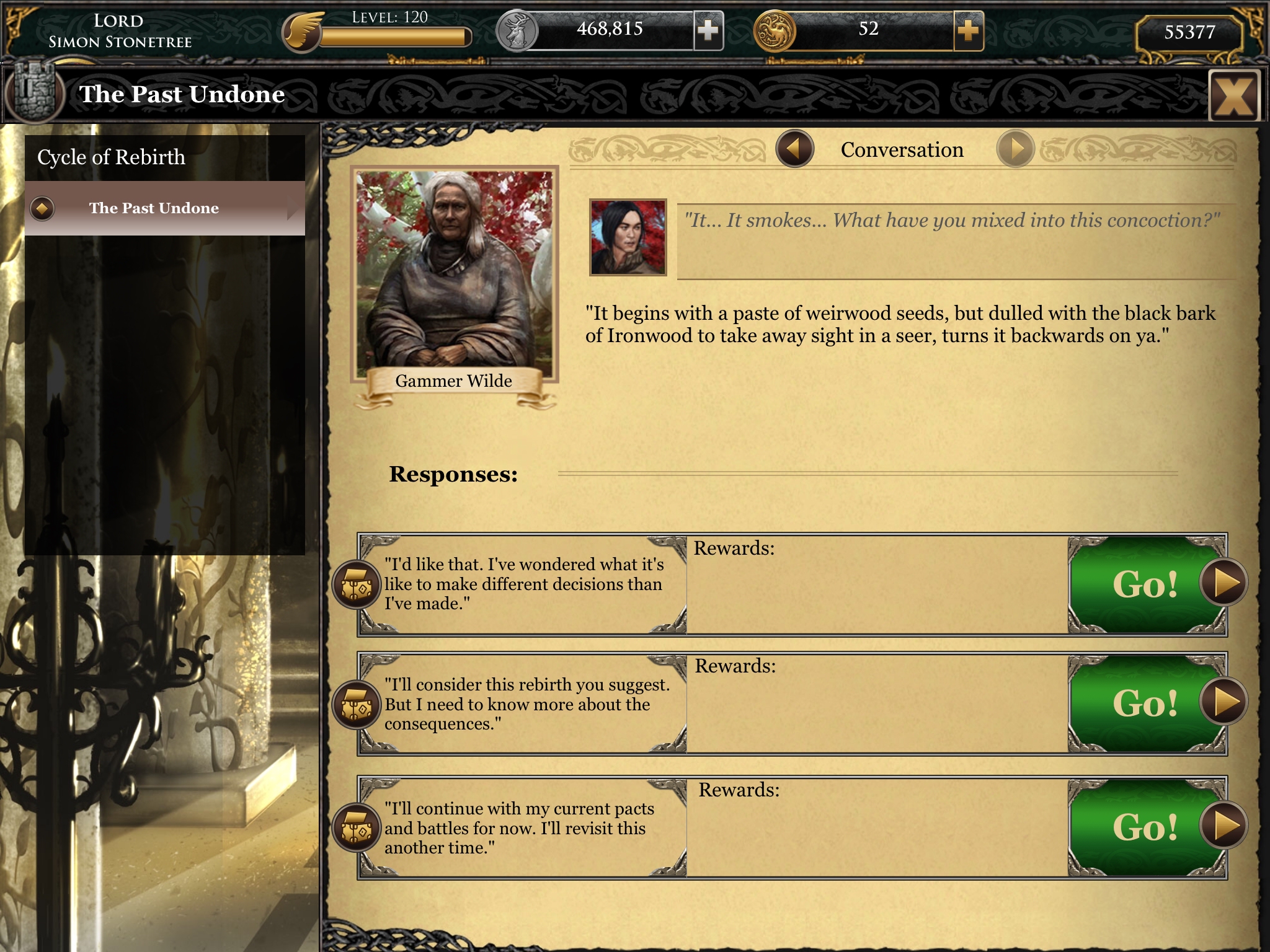The width and height of the screenshot is (1270, 952).
Task: Click the dark-haired speaker portrait
Action: [x=628, y=237]
